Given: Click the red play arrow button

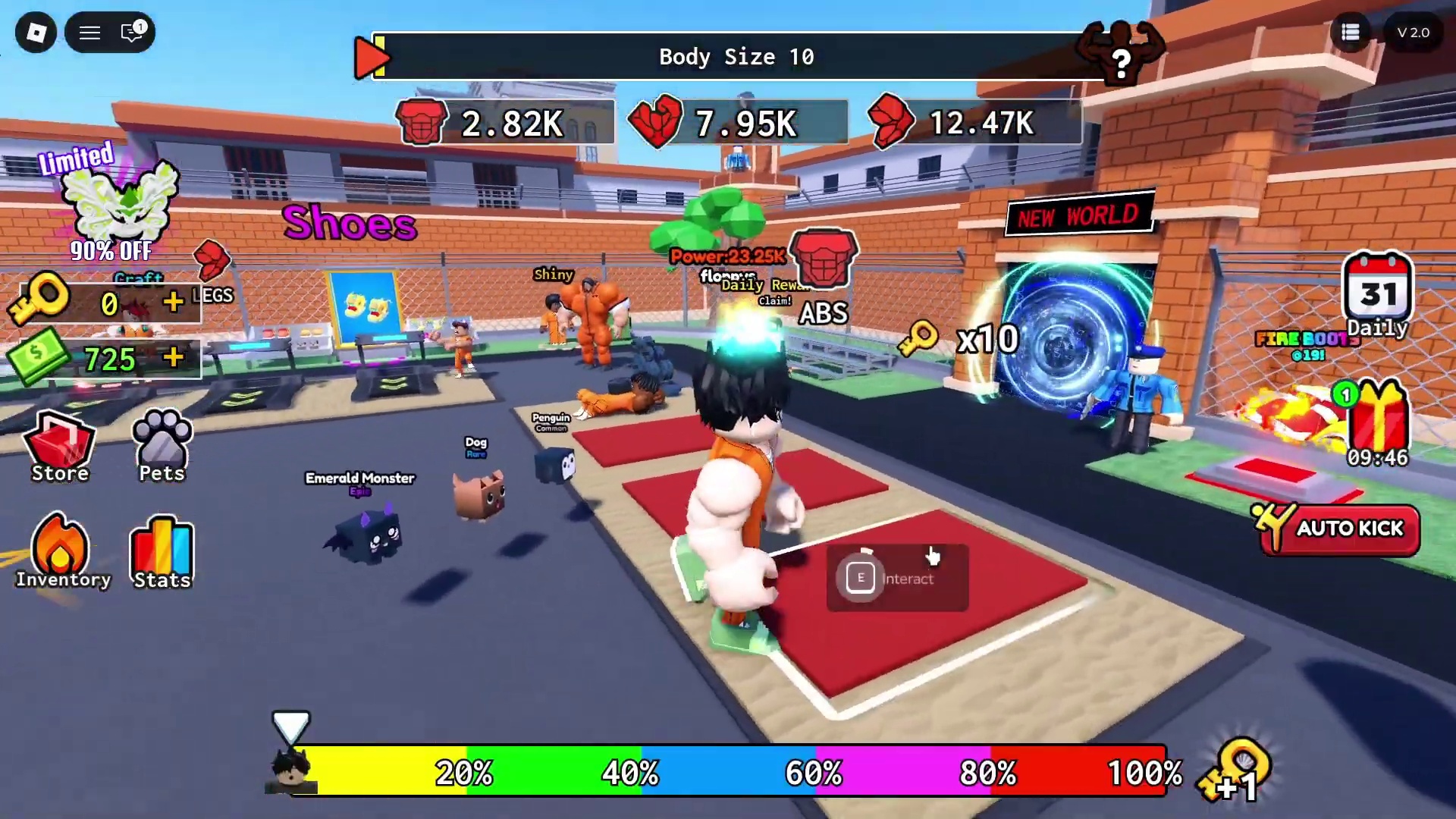Looking at the screenshot, I should [x=370, y=56].
